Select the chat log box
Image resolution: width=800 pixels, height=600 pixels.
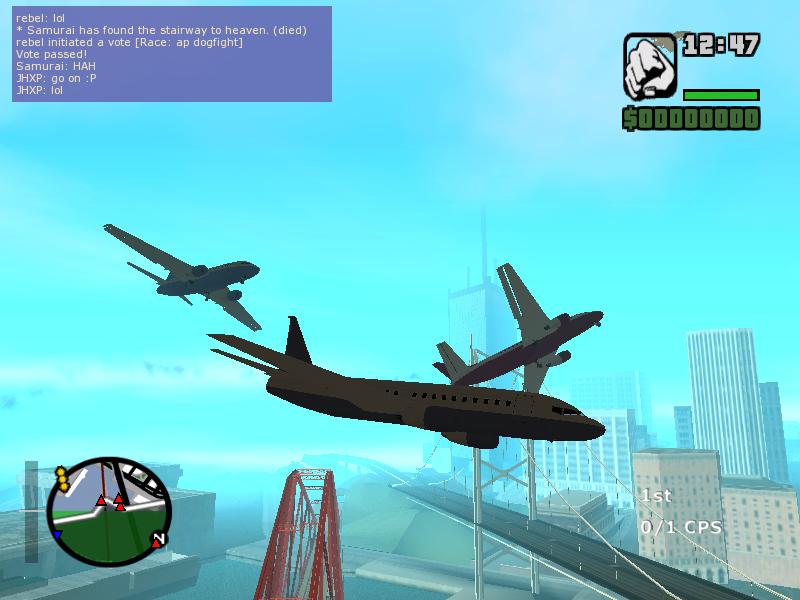click(172, 54)
